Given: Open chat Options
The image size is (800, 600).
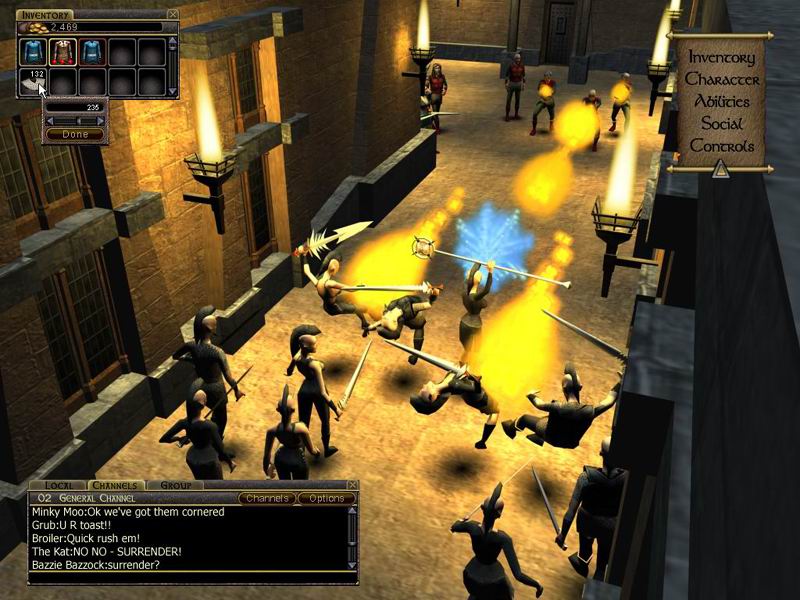Looking at the screenshot, I should click(x=325, y=498).
